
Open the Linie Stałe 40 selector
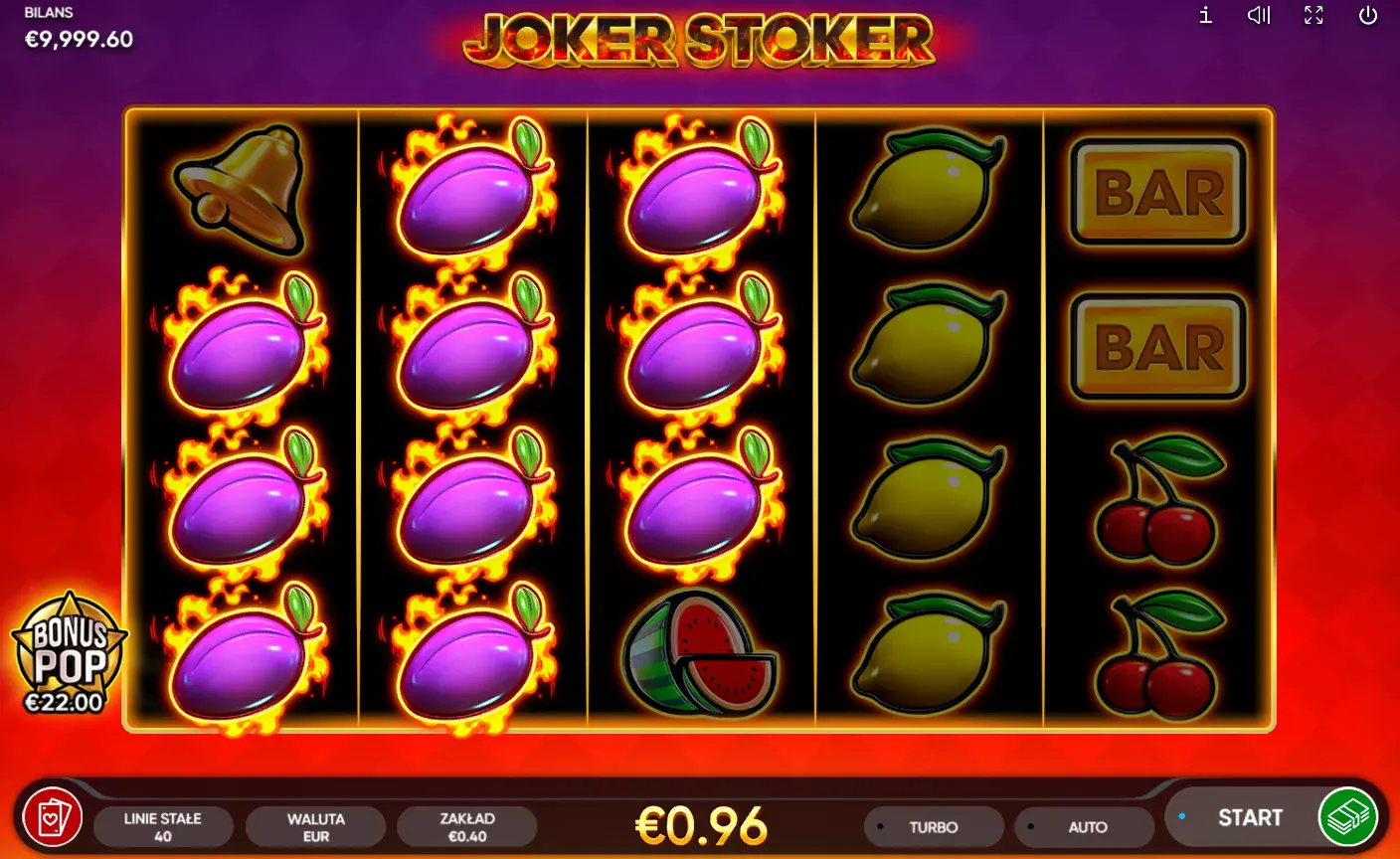click(164, 826)
